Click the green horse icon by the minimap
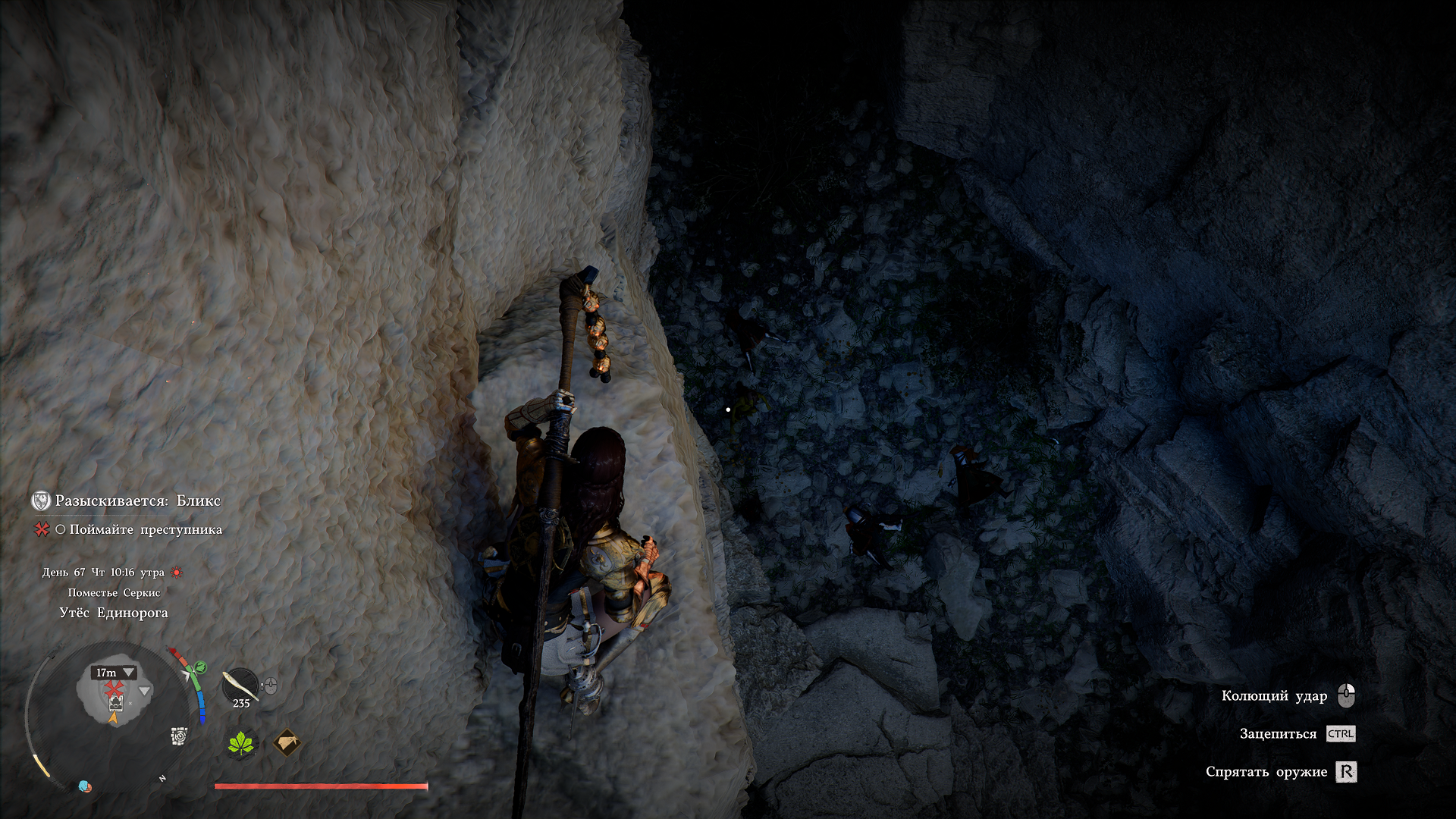This screenshot has width=1456, height=819. click(200, 667)
